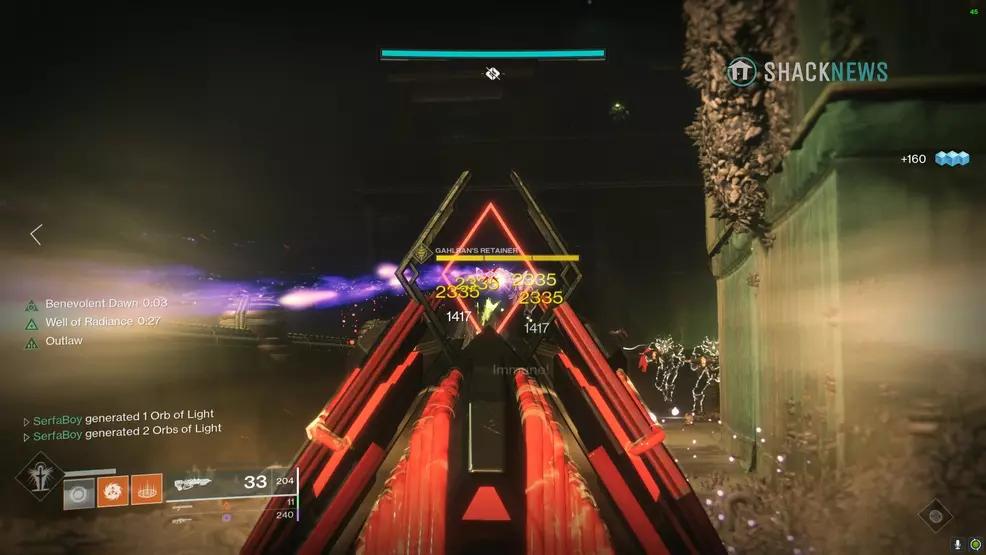Click the Benevolent Dawn buff icon
Image resolution: width=986 pixels, height=555 pixels.
point(32,304)
